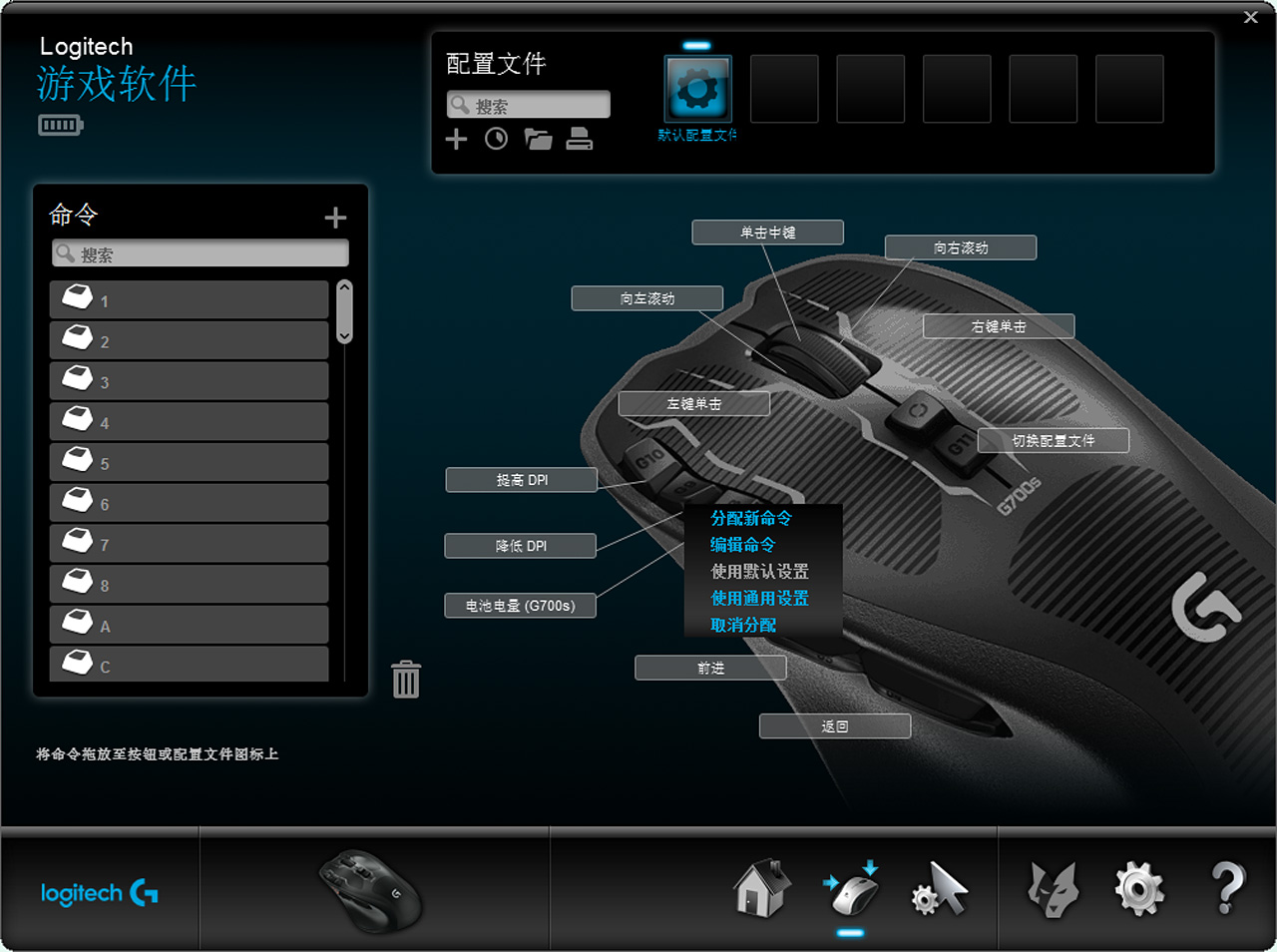Close the Logitech Gaming Software window
This screenshot has width=1277, height=952.
[x=1250, y=17]
